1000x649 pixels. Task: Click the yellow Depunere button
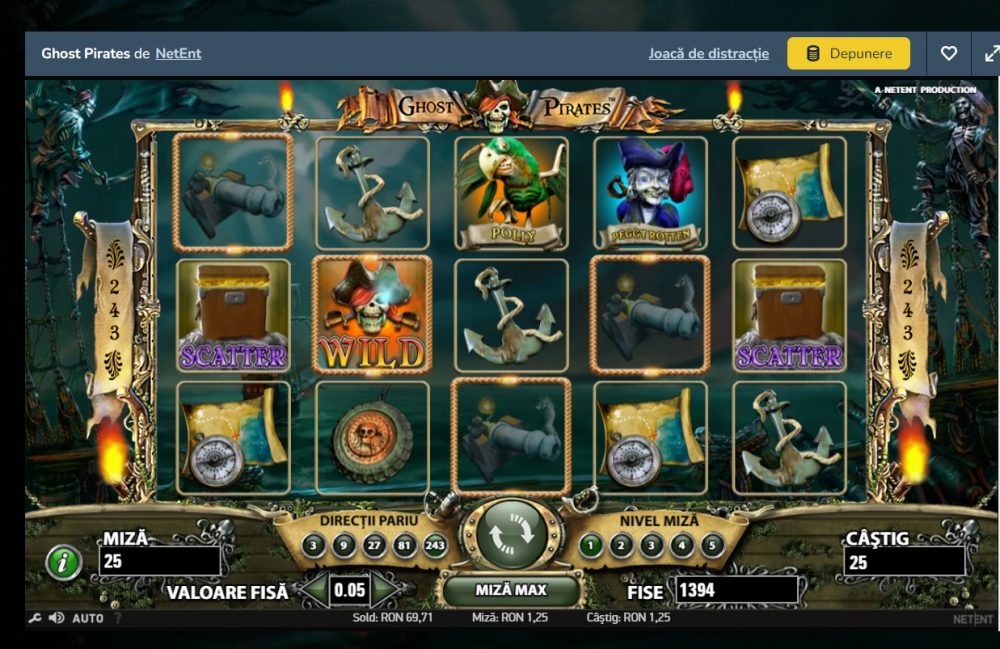848,54
